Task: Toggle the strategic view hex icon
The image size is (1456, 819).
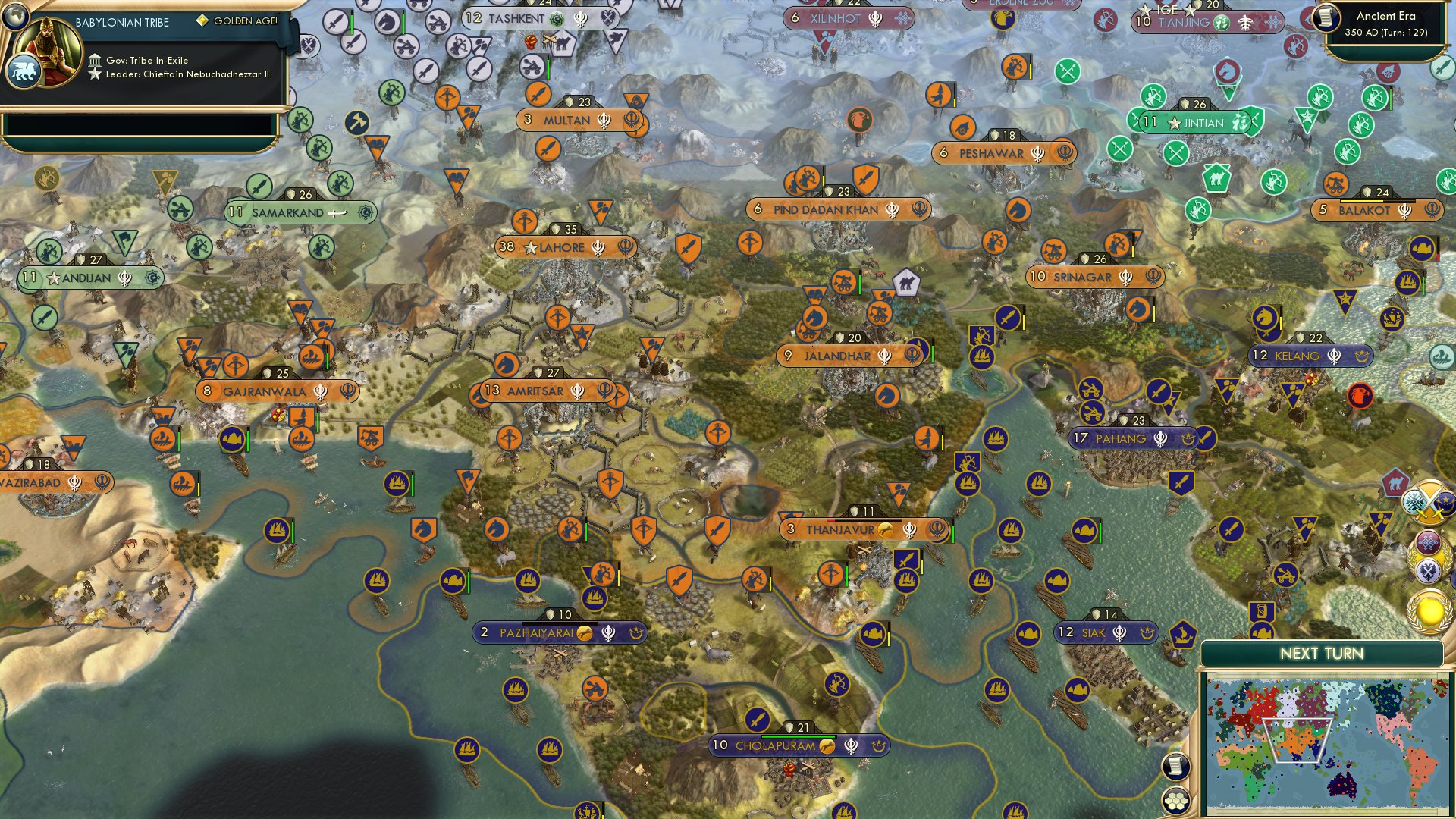Action: [1176, 801]
